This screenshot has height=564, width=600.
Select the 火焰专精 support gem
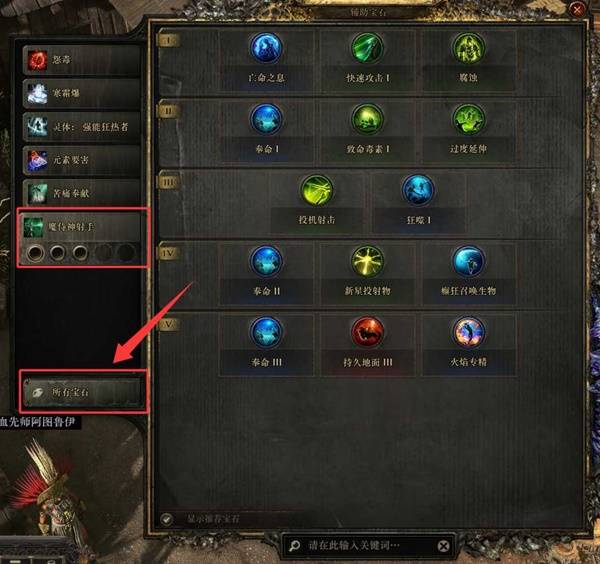(x=467, y=336)
